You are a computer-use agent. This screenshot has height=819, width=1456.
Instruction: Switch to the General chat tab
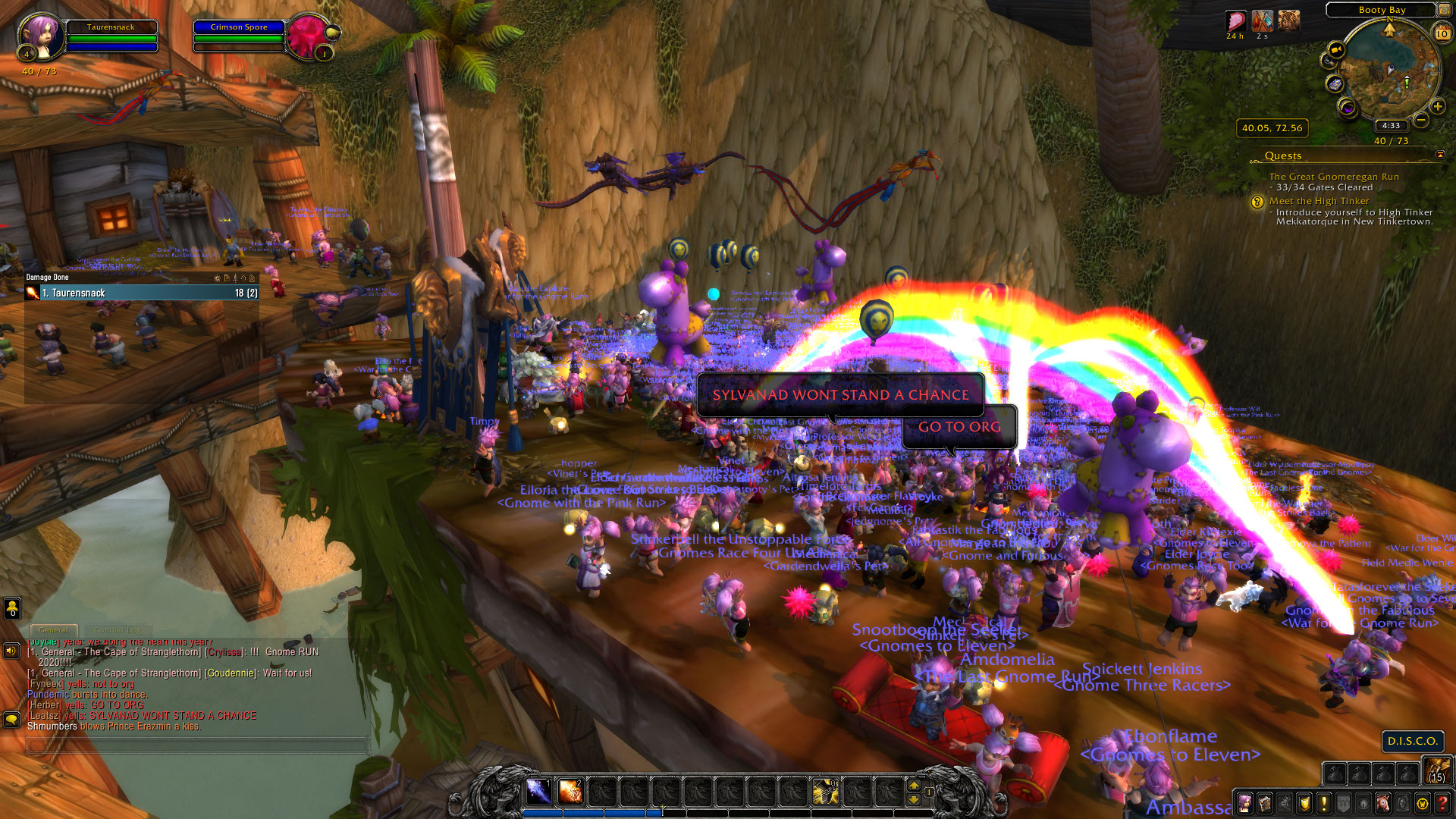(53, 630)
